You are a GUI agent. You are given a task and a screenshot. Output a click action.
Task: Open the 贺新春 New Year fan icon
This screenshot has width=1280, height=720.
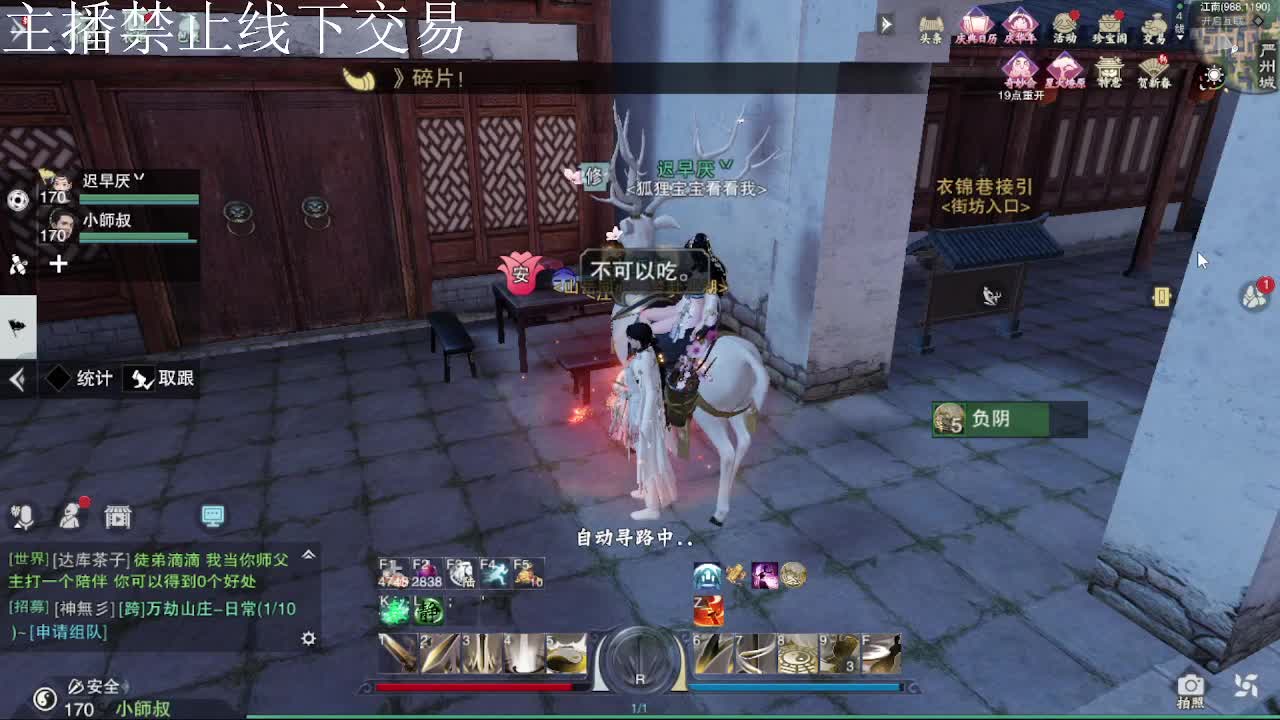(1155, 68)
